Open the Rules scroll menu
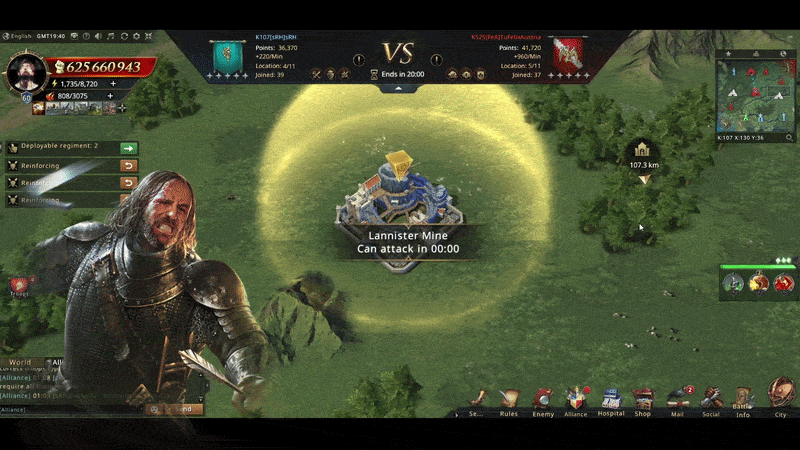The image size is (800, 450). [x=510, y=398]
